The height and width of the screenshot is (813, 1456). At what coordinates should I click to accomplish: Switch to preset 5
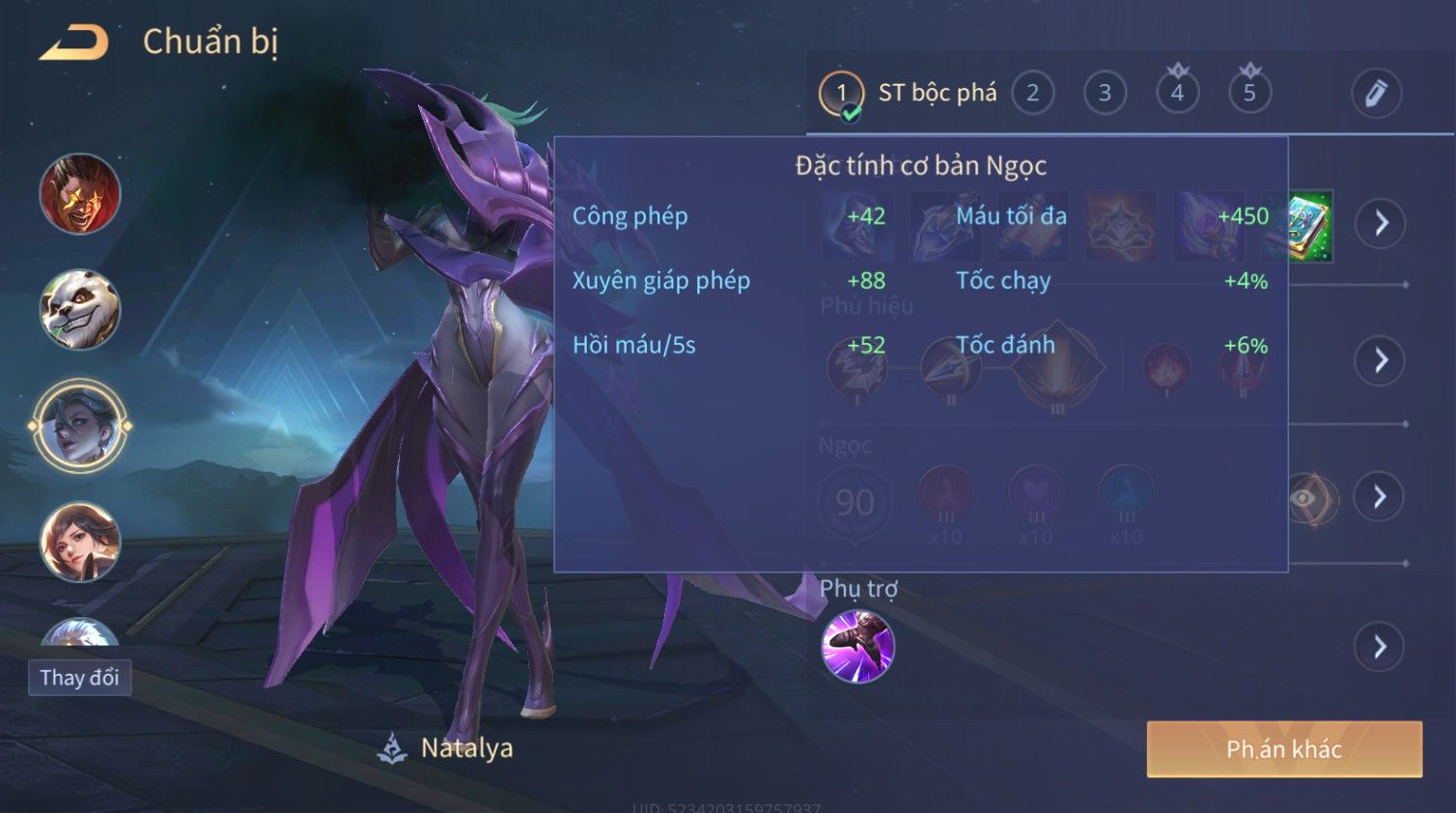coord(1249,94)
